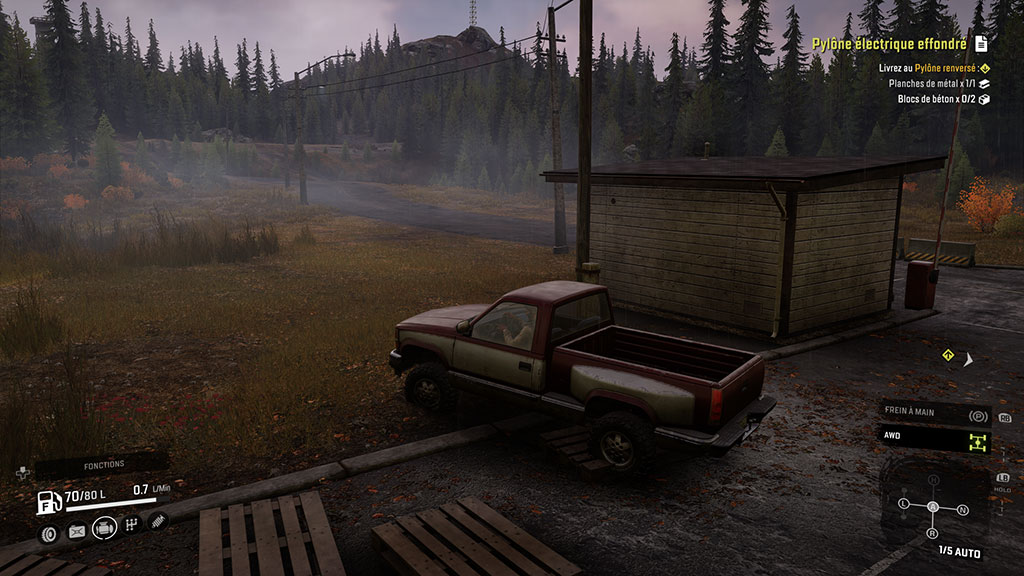Screen dimensions: 1024x576
Task: Select automatic gear A on the shifter
Action: point(933,507)
